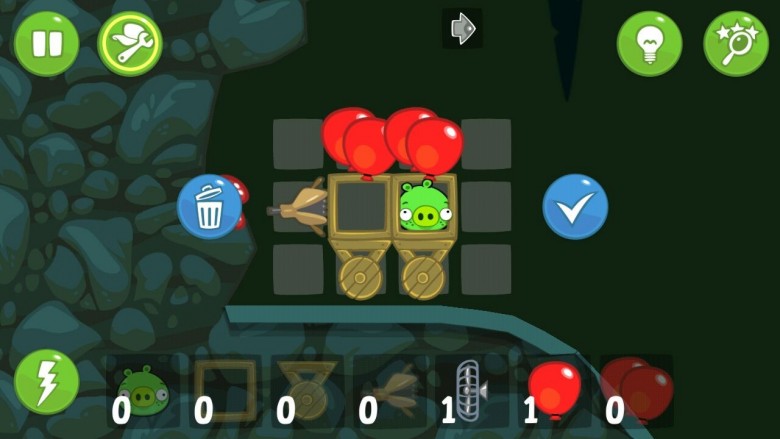Select the single red balloon part
This screenshot has width=780, height=439.
pyautogui.click(x=553, y=389)
